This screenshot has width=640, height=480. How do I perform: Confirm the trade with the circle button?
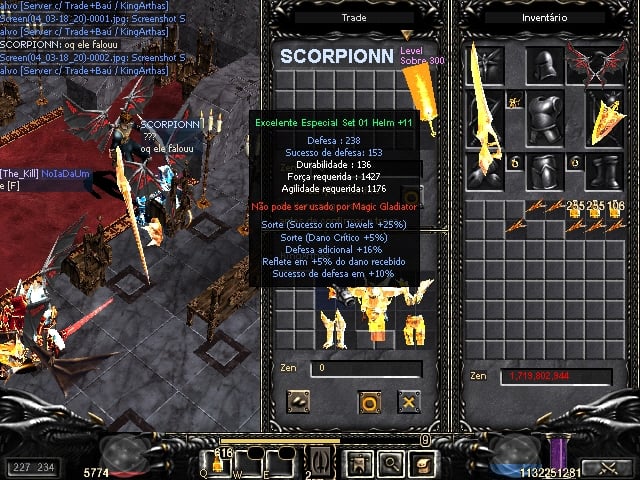pos(368,402)
